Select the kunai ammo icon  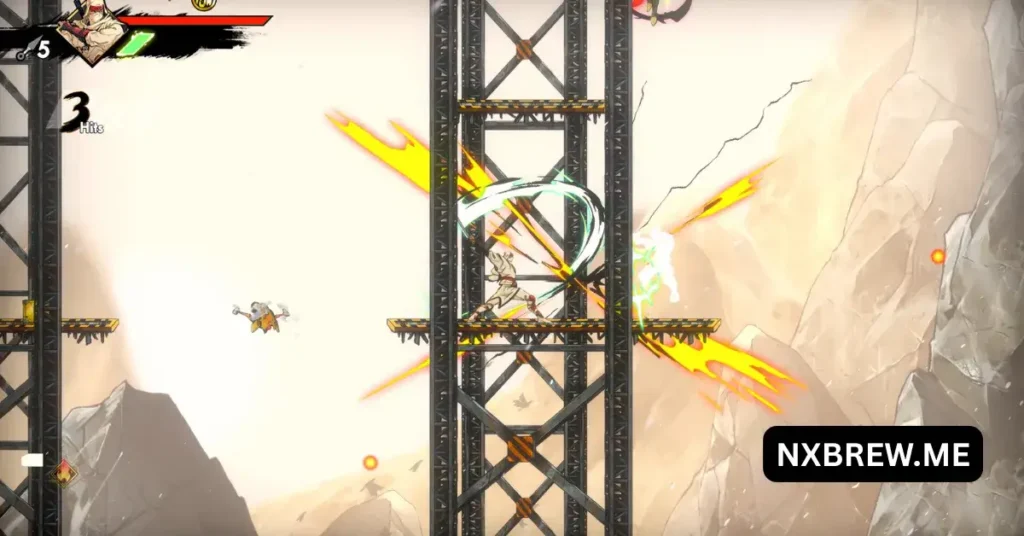click(x=23, y=51)
